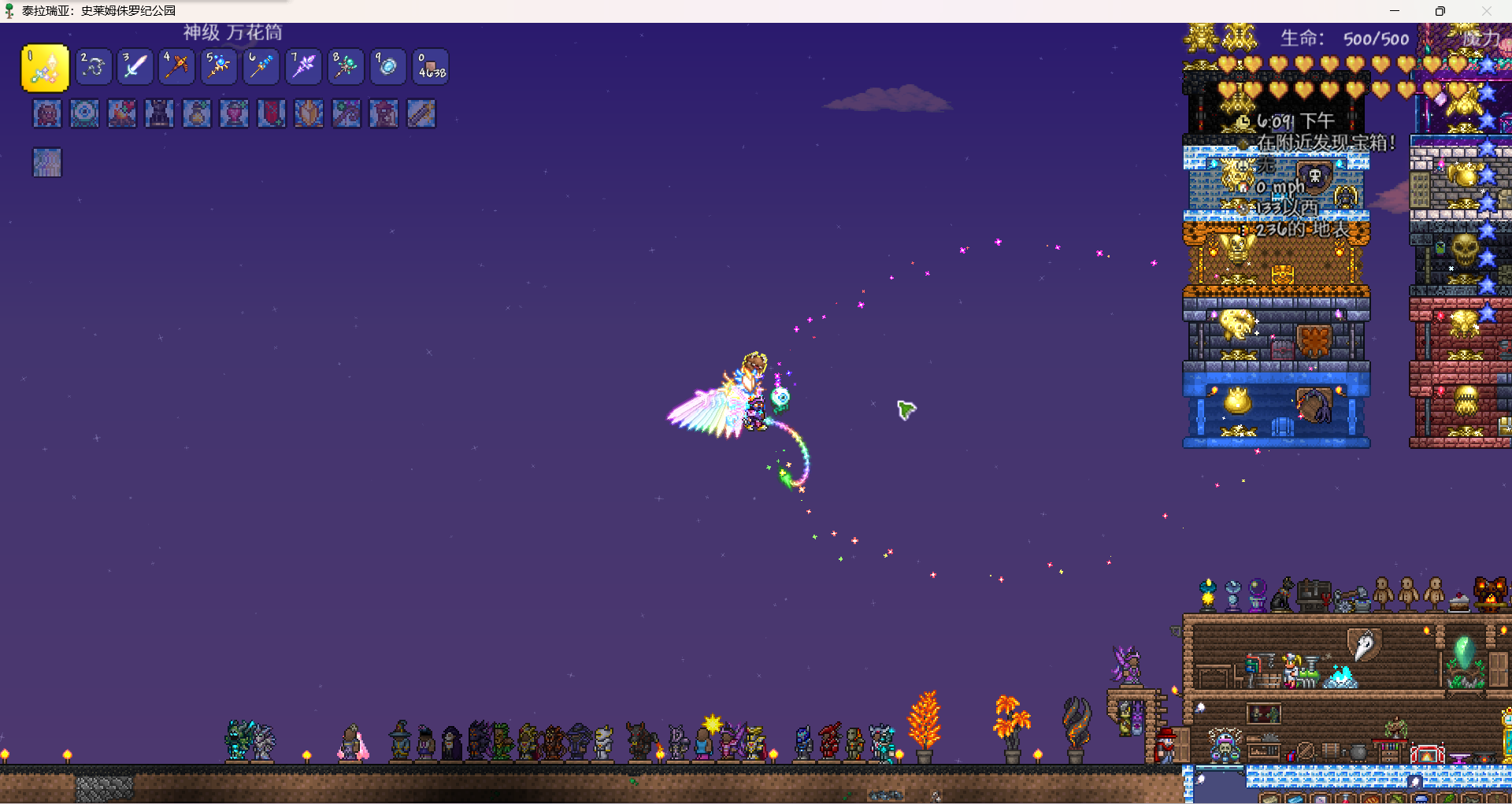
Task: Click the crystal ball buff icon
Action: point(84,113)
